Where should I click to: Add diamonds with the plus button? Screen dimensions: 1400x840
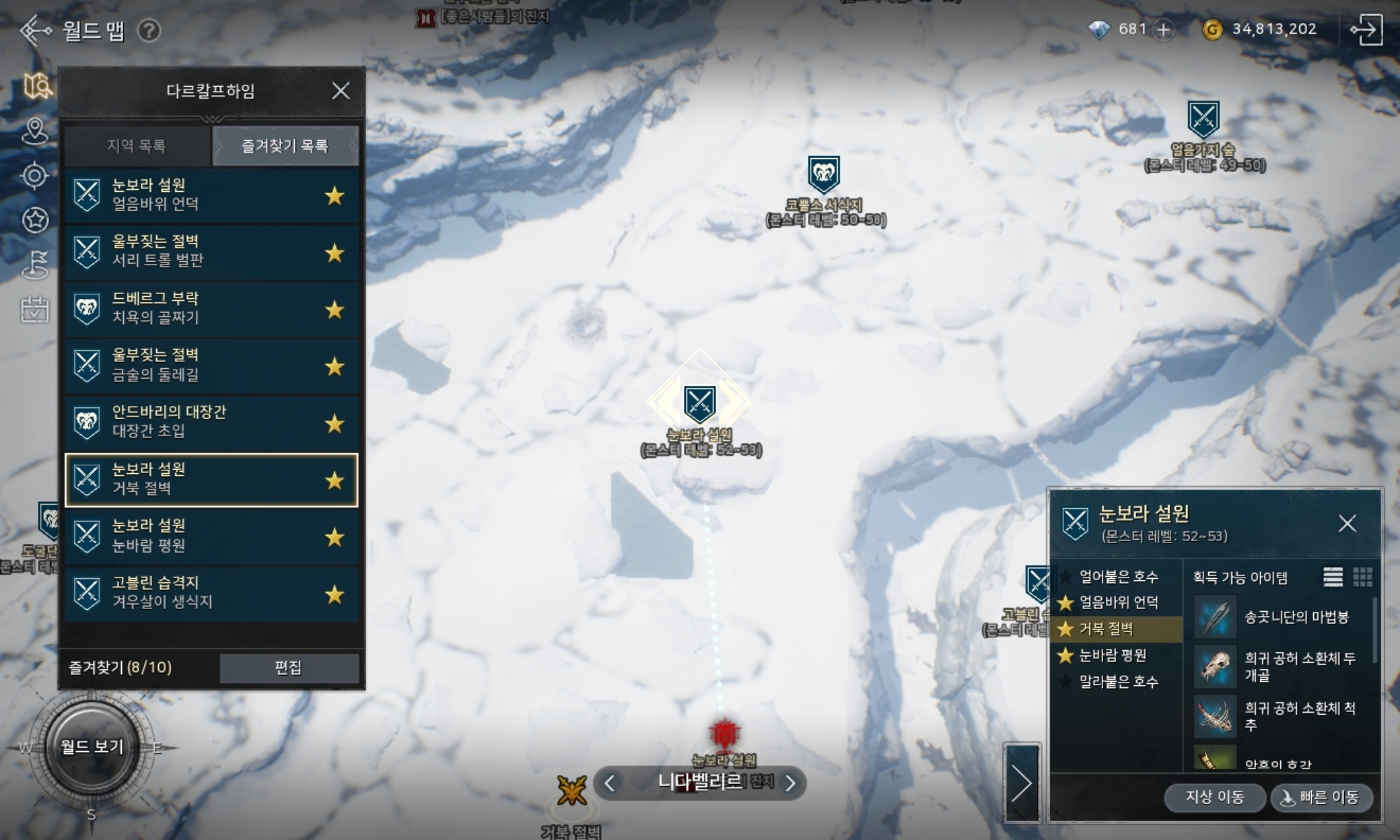click(1163, 29)
